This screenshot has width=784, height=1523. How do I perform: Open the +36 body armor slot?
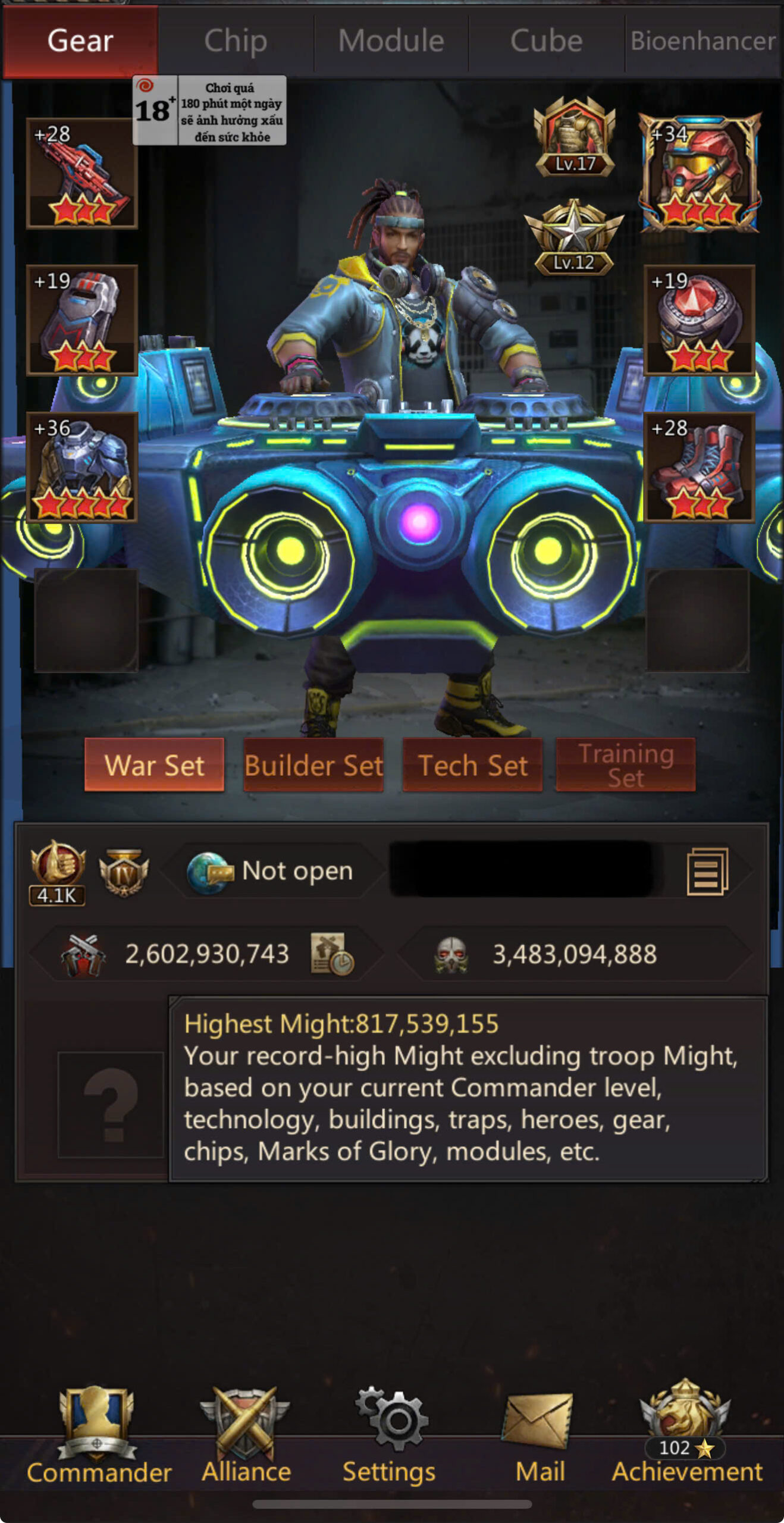[x=82, y=467]
